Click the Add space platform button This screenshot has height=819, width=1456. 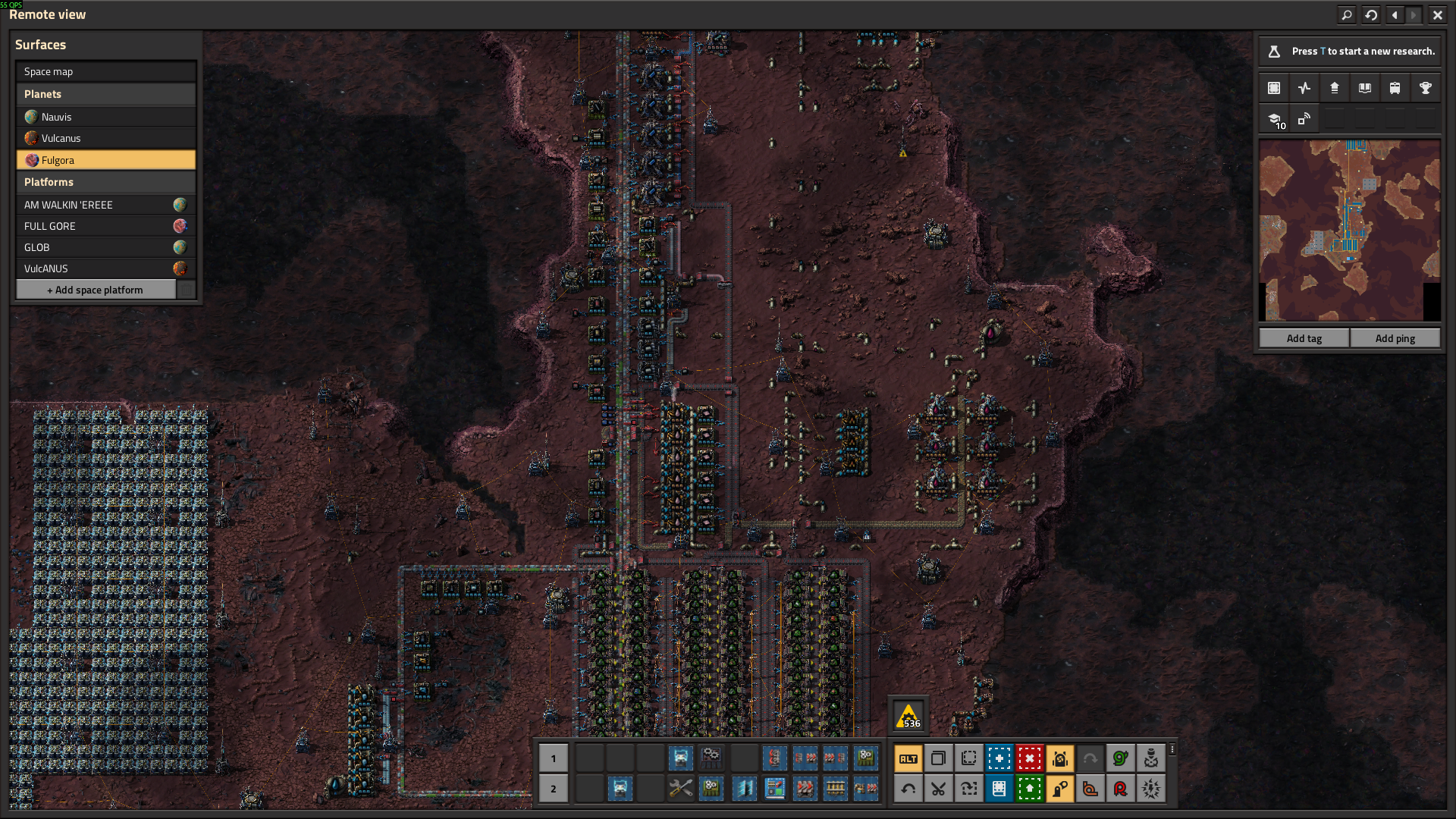pos(96,290)
